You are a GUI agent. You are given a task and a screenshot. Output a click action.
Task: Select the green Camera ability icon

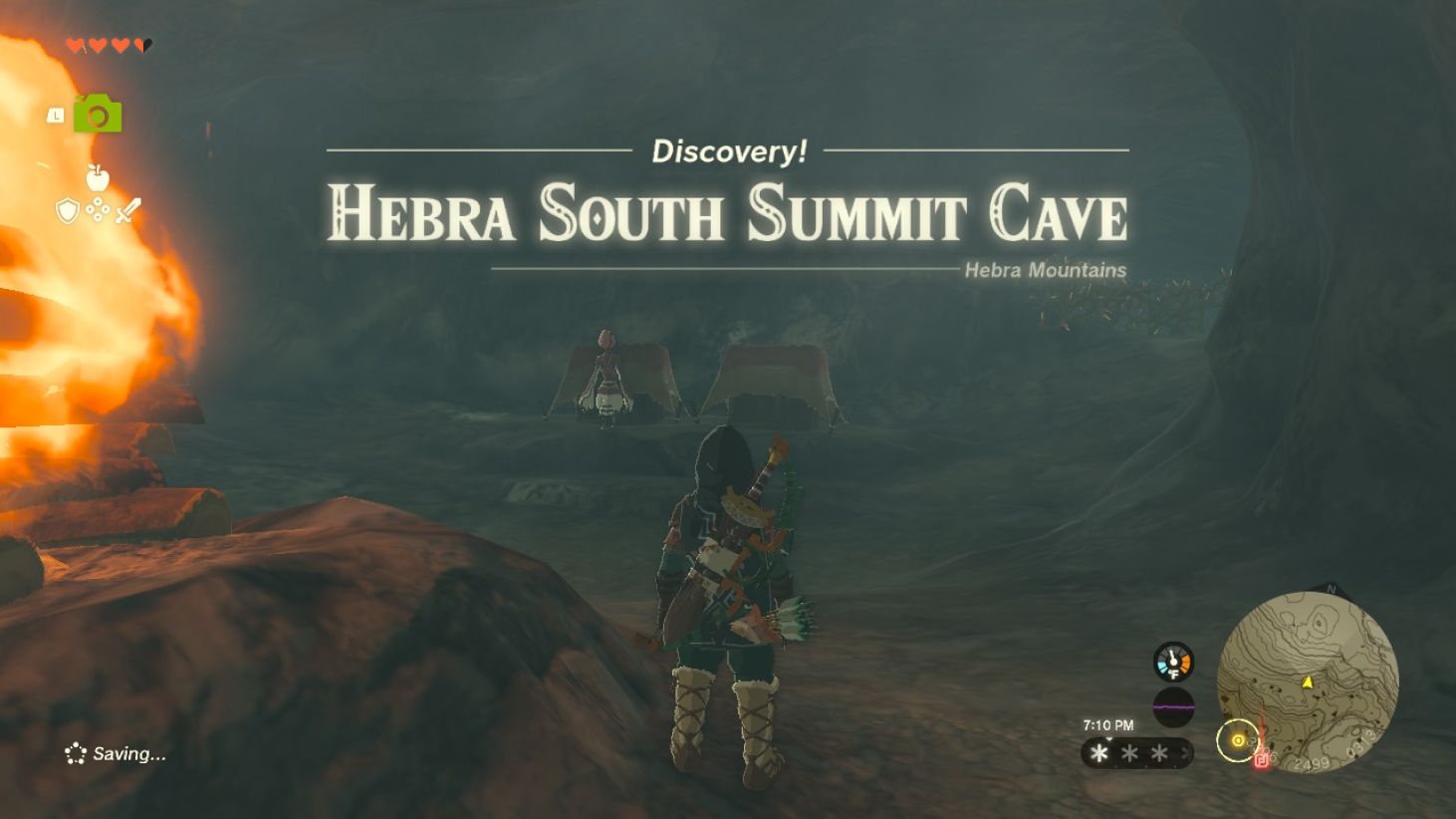(x=97, y=114)
